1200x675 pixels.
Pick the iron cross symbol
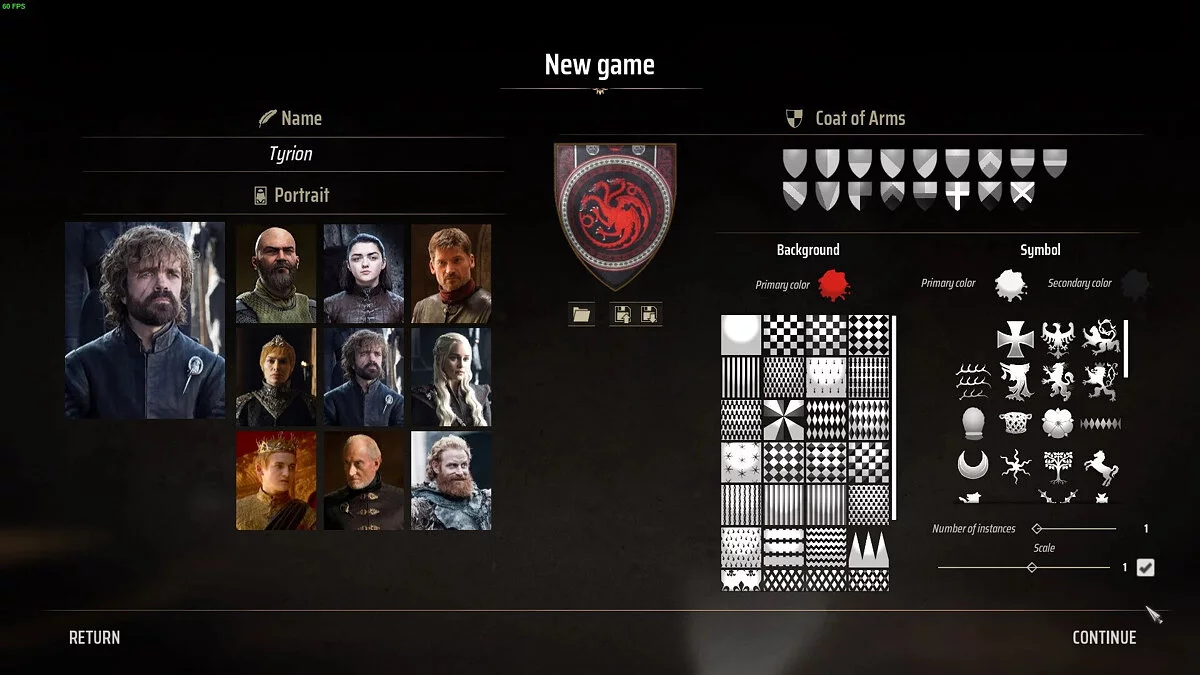pos(1015,339)
